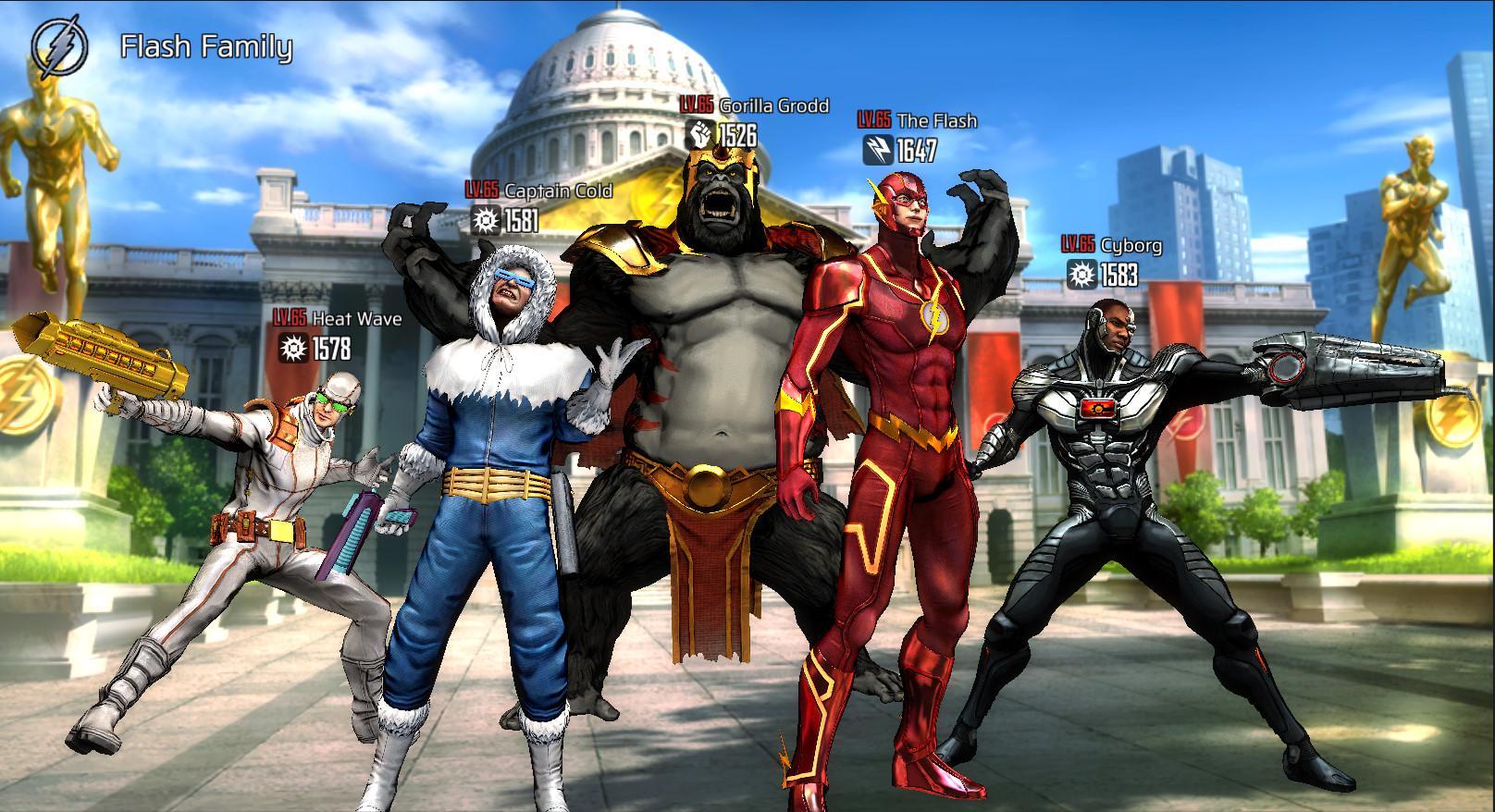Click The Flash name label
This screenshot has width=1495, height=812.
click(x=939, y=119)
